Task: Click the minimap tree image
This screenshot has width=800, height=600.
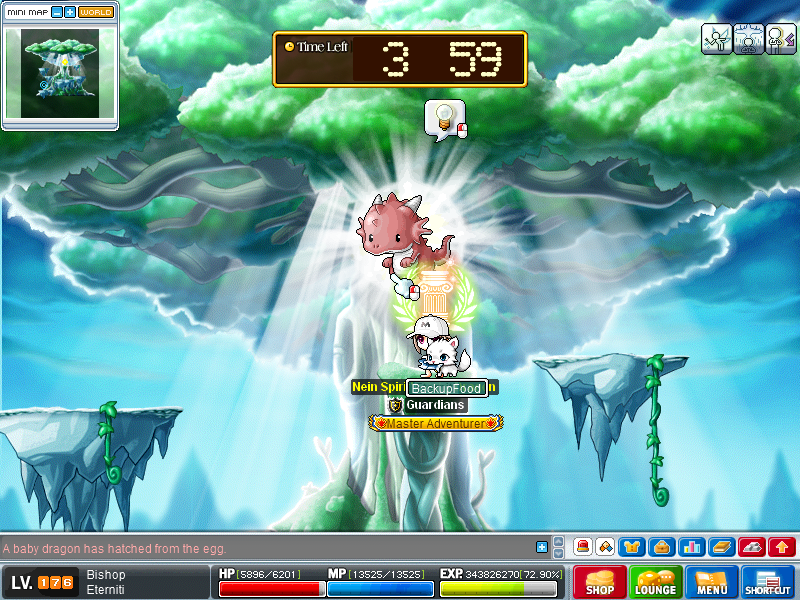Action: (59, 73)
